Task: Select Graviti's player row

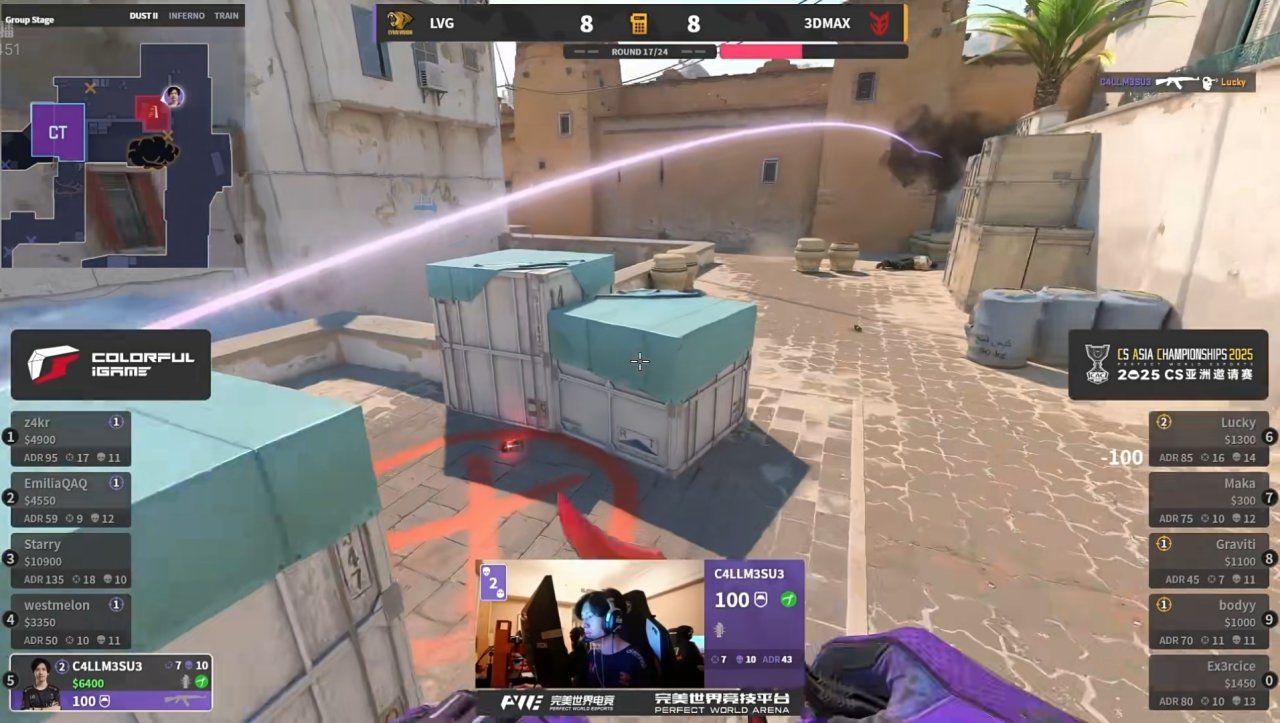Action: click(1208, 561)
